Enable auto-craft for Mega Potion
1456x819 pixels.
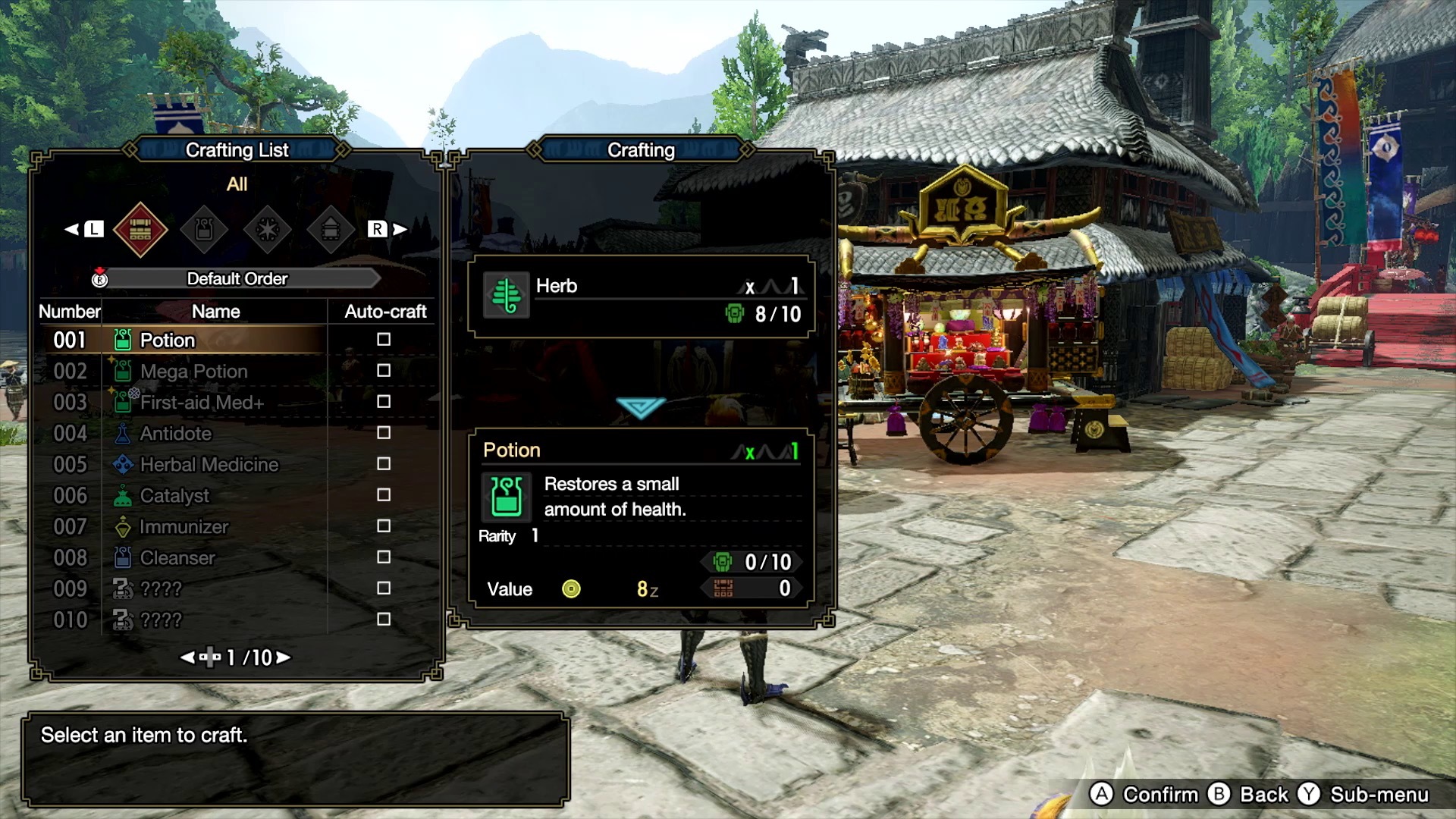[x=384, y=371]
